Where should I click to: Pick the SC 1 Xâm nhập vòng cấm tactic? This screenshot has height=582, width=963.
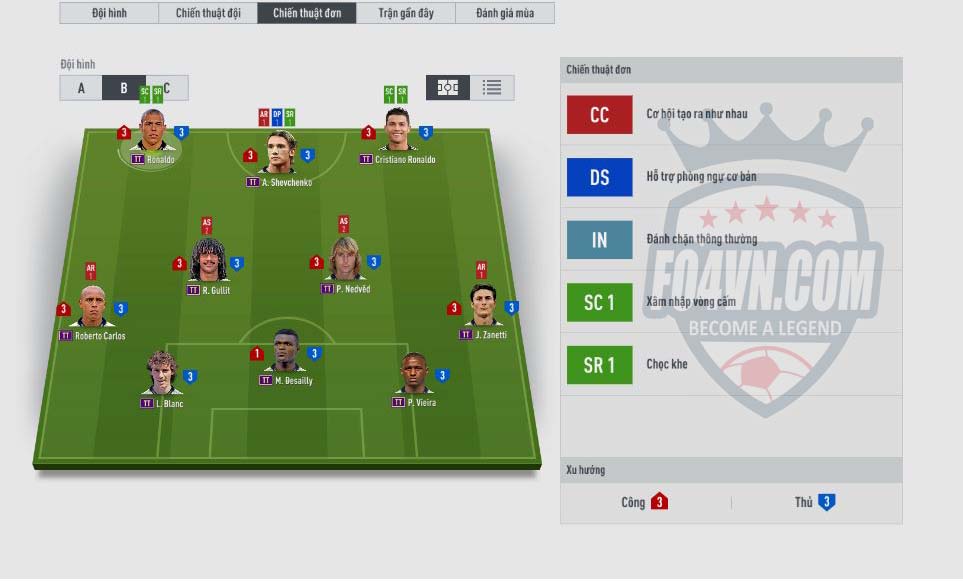(599, 302)
